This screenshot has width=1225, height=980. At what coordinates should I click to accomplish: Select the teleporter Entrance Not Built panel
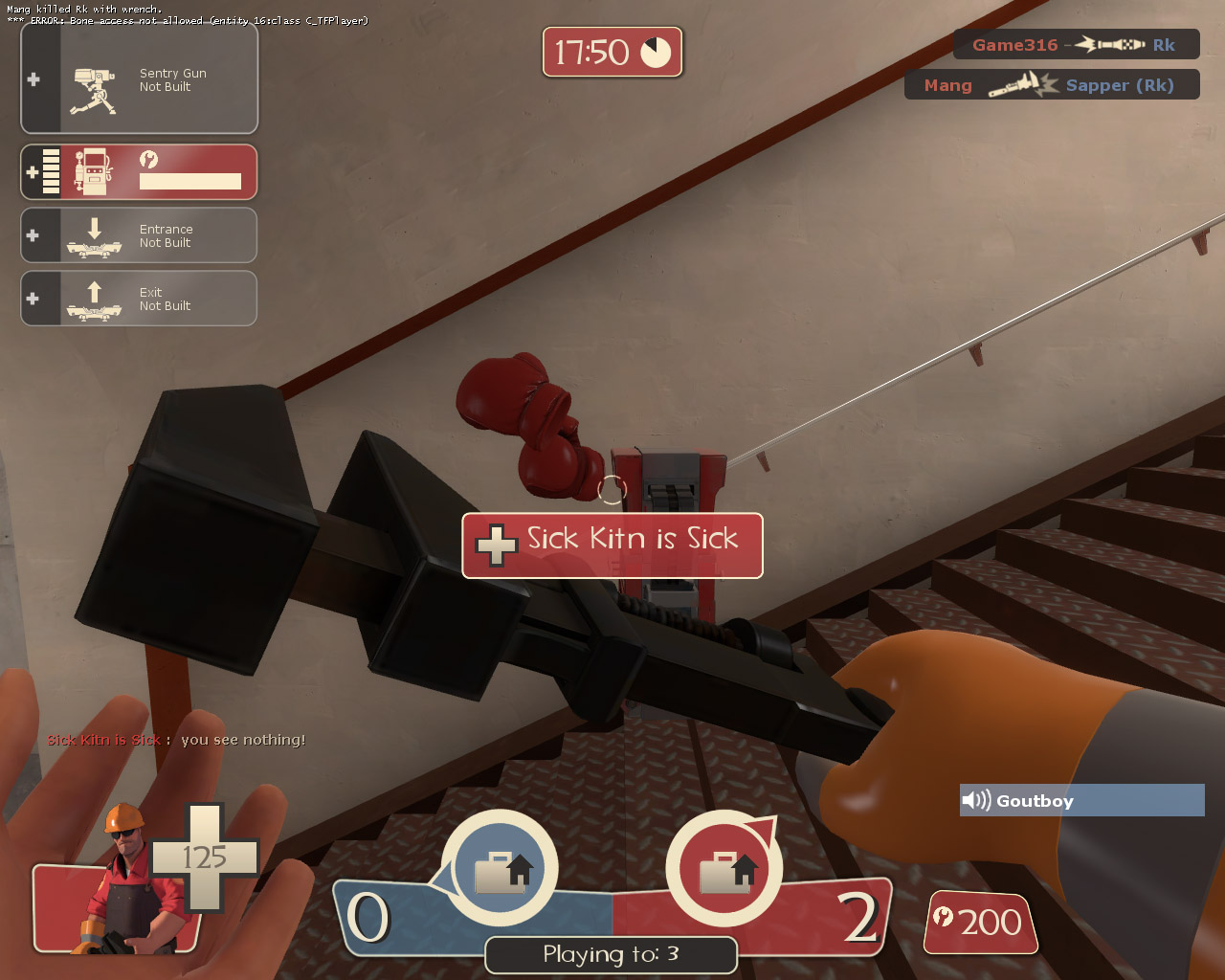(x=140, y=235)
